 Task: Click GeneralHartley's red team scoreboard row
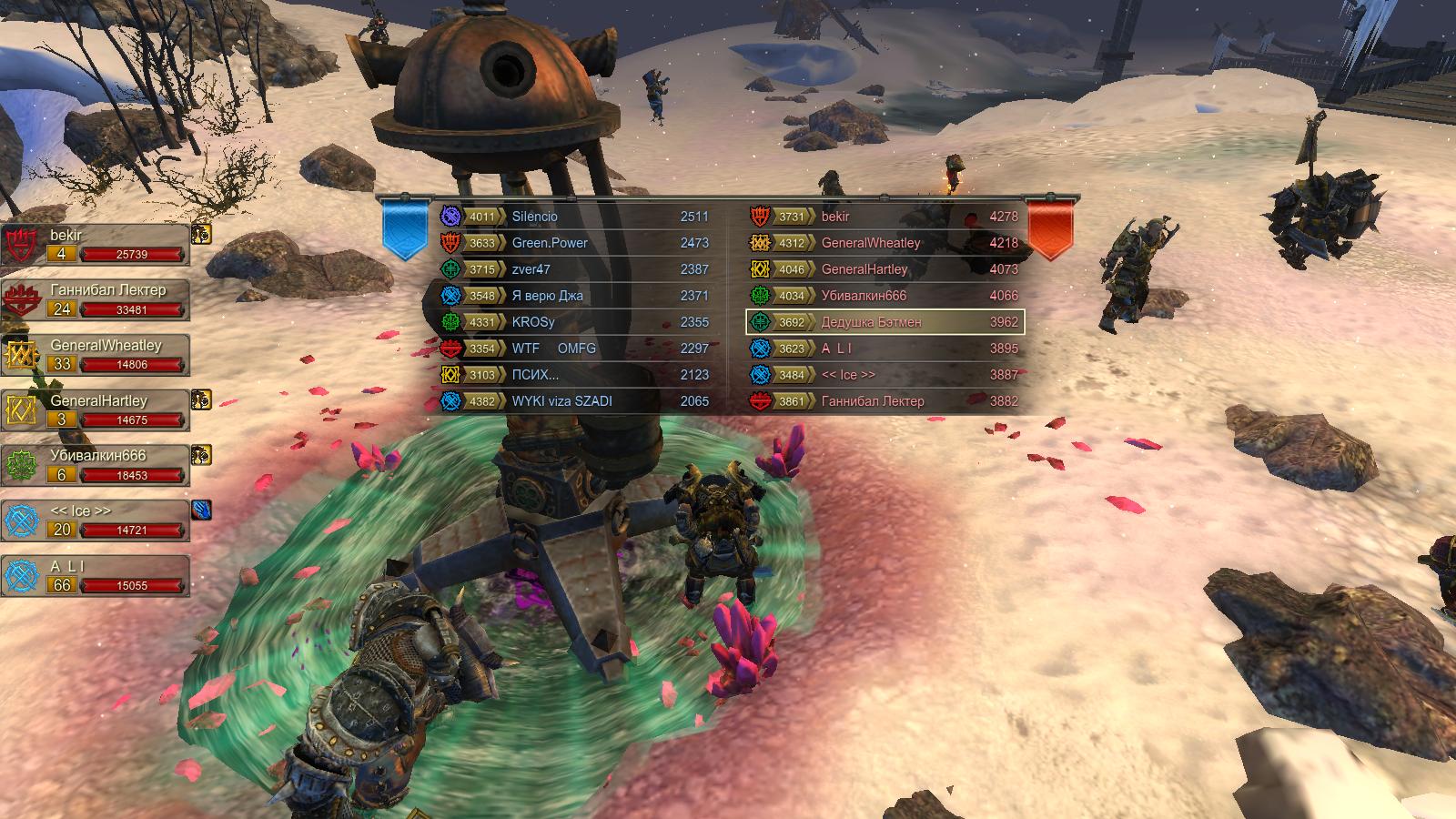885,269
